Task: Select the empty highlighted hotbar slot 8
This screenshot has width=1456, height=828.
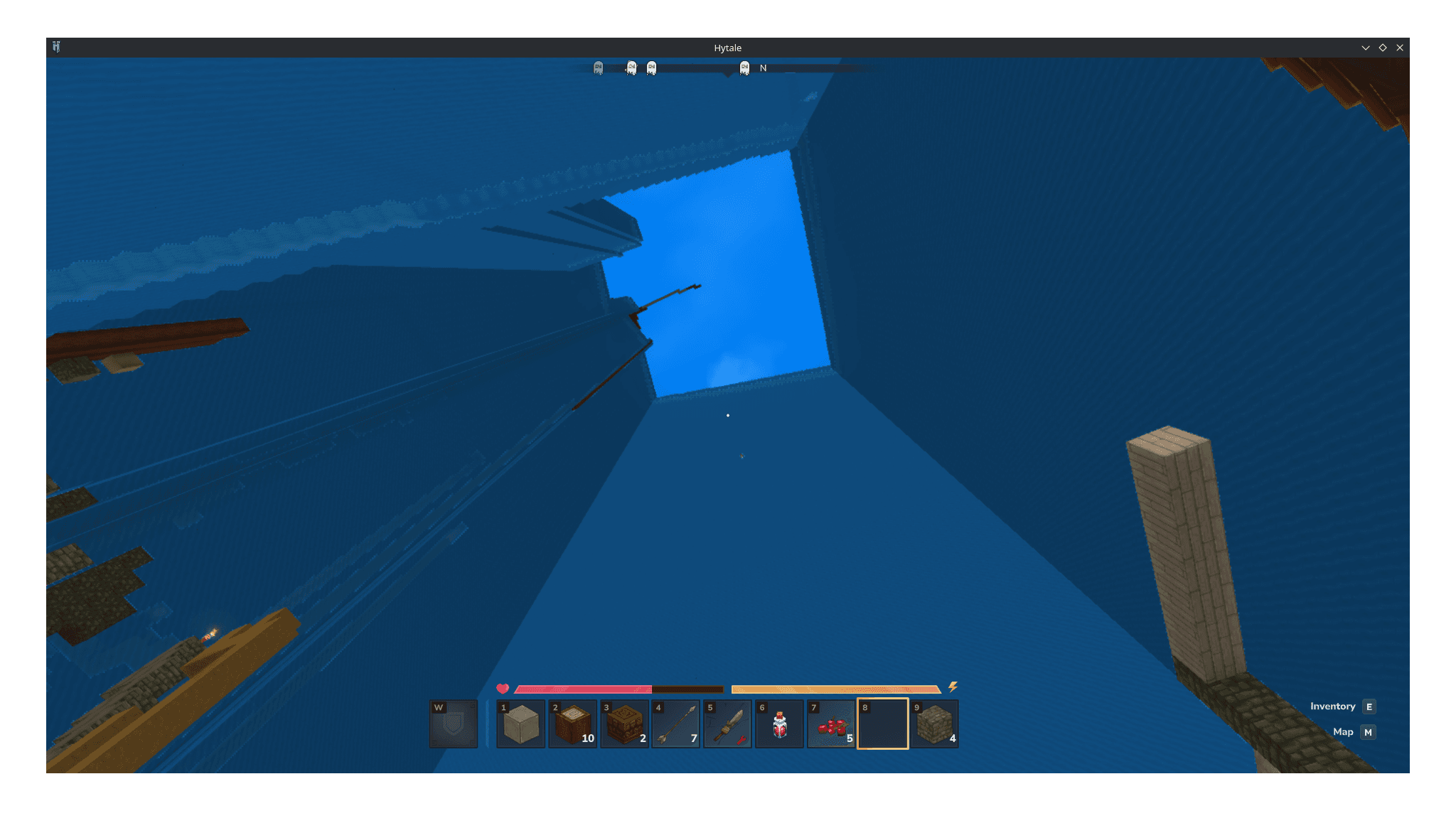Action: tap(882, 724)
